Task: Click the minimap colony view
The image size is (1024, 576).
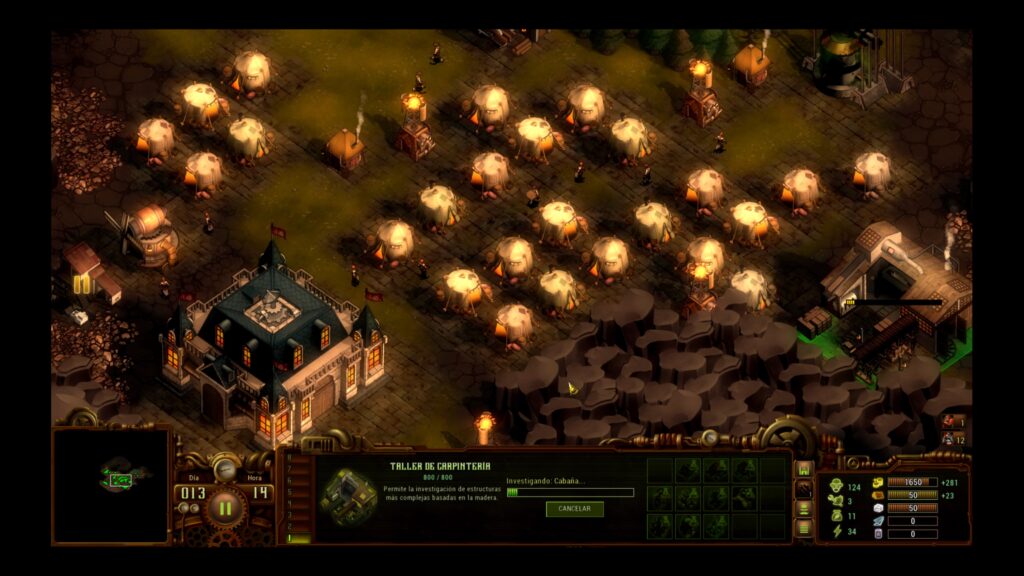Action: 111,486
